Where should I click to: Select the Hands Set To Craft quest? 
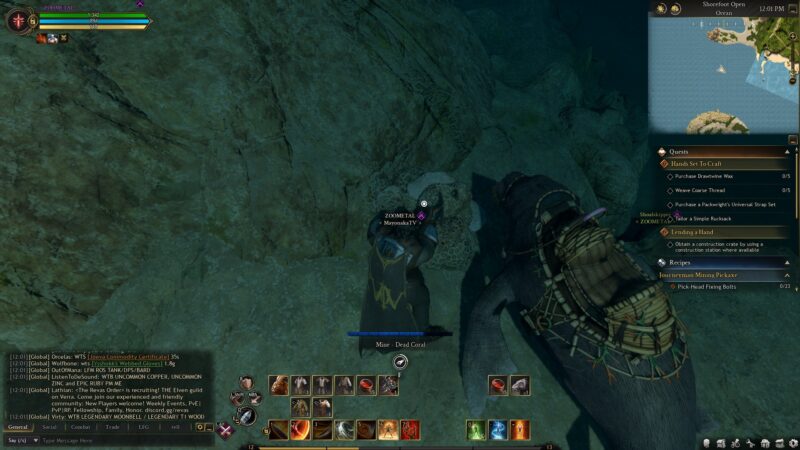tap(696, 164)
